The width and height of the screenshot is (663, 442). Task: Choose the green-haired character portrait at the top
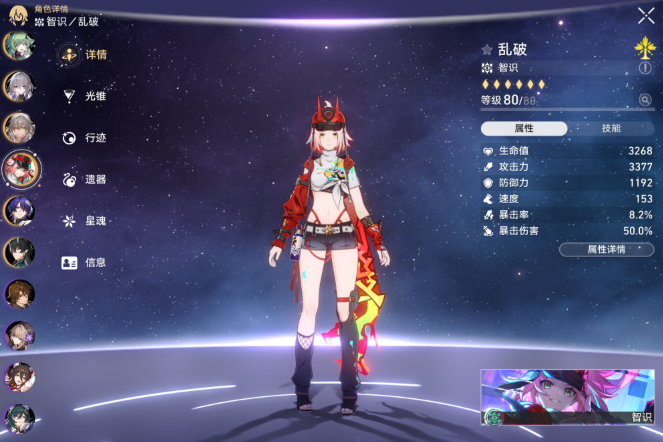point(17,45)
